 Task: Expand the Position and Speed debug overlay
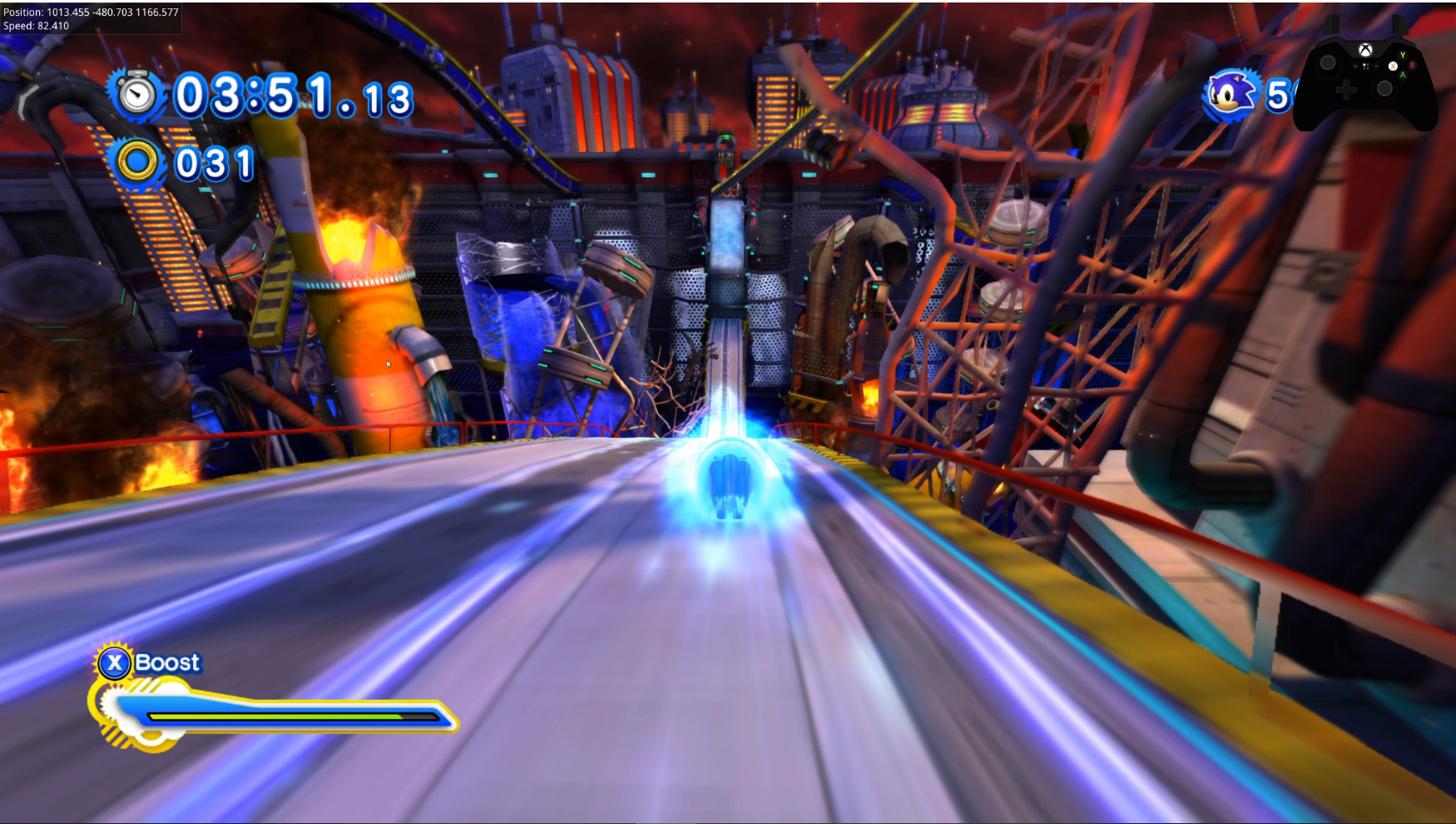[x=92, y=17]
